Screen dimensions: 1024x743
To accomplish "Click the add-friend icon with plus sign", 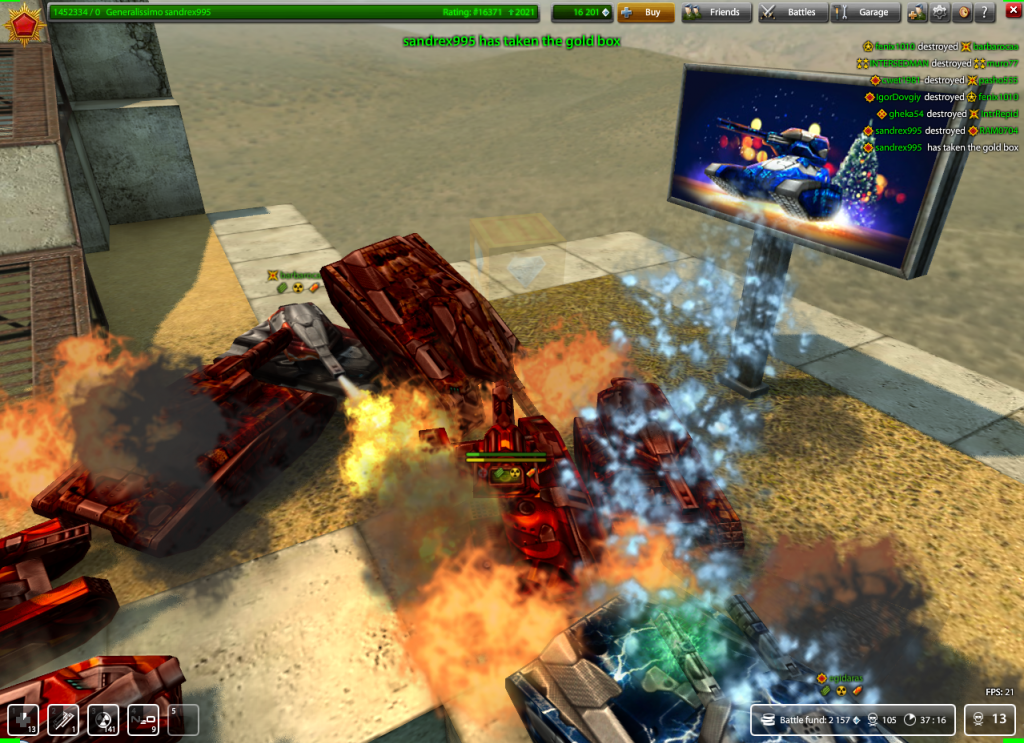I will point(917,13).
